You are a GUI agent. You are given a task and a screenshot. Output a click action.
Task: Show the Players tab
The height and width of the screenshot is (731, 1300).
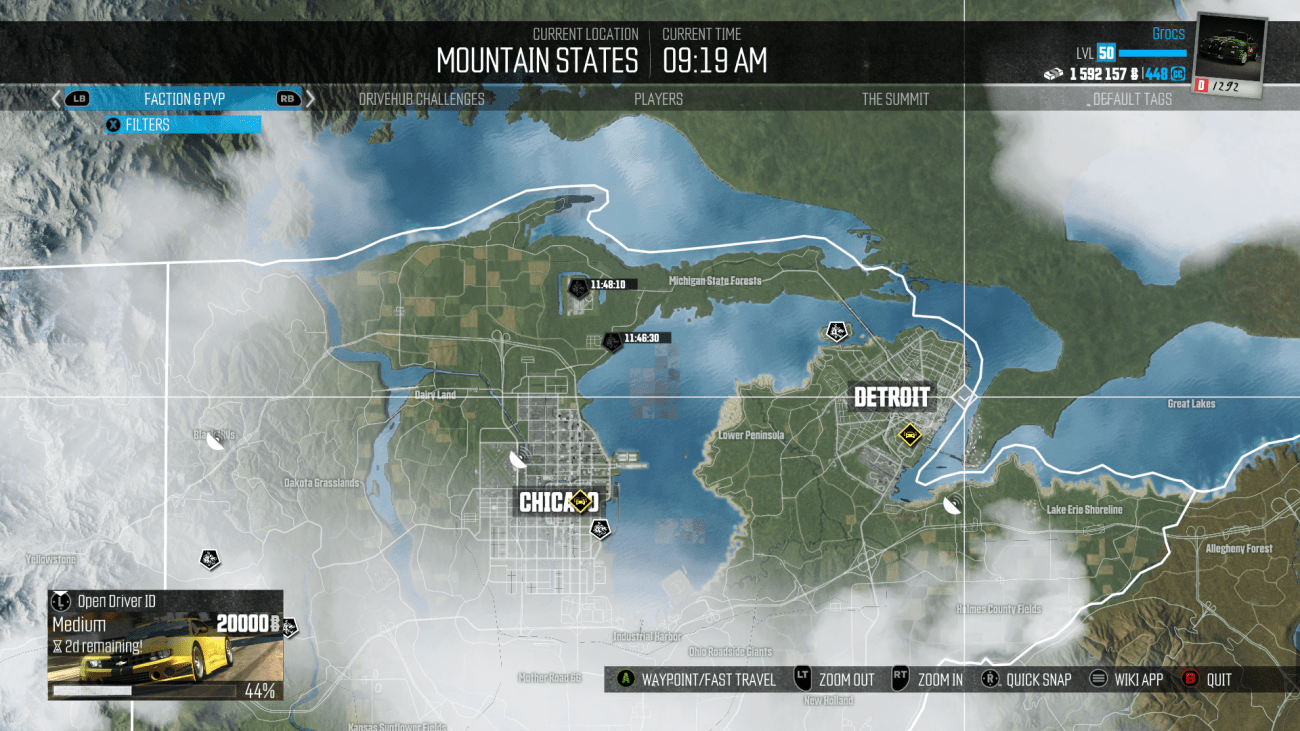tap(658, 99)
